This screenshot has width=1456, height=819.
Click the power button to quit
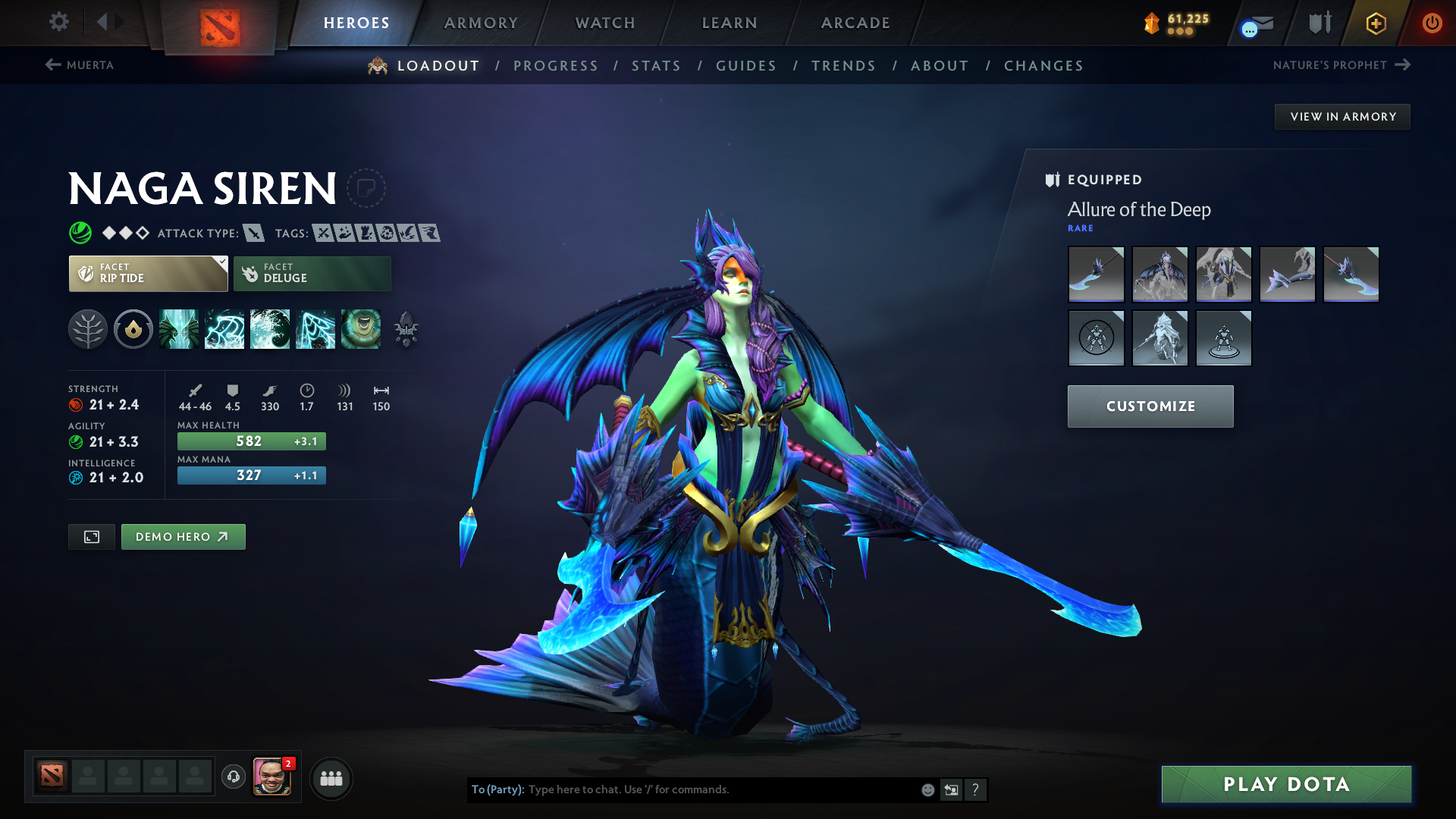point(1432,23)
